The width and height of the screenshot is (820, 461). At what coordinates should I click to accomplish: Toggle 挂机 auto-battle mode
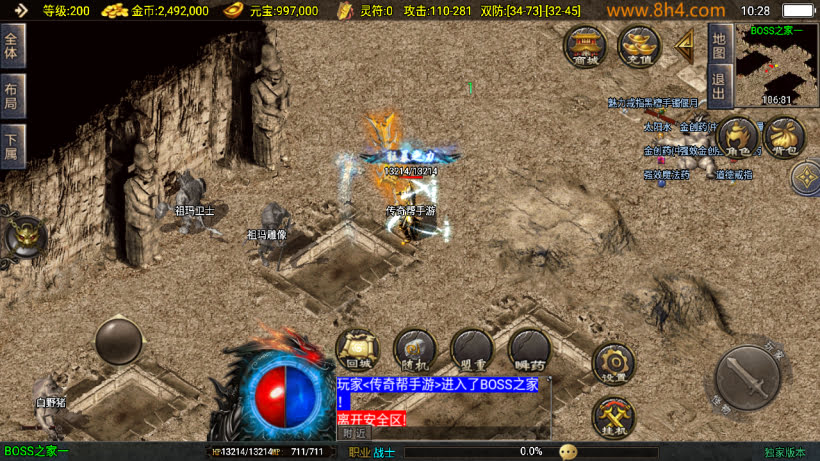(x=613, y=416)
